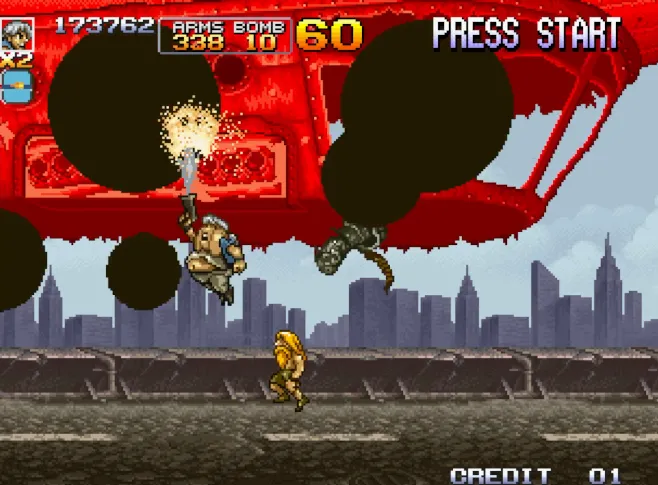Click the player one character portrait
Viewport: 658px width, 485px height.
(17, 33)
